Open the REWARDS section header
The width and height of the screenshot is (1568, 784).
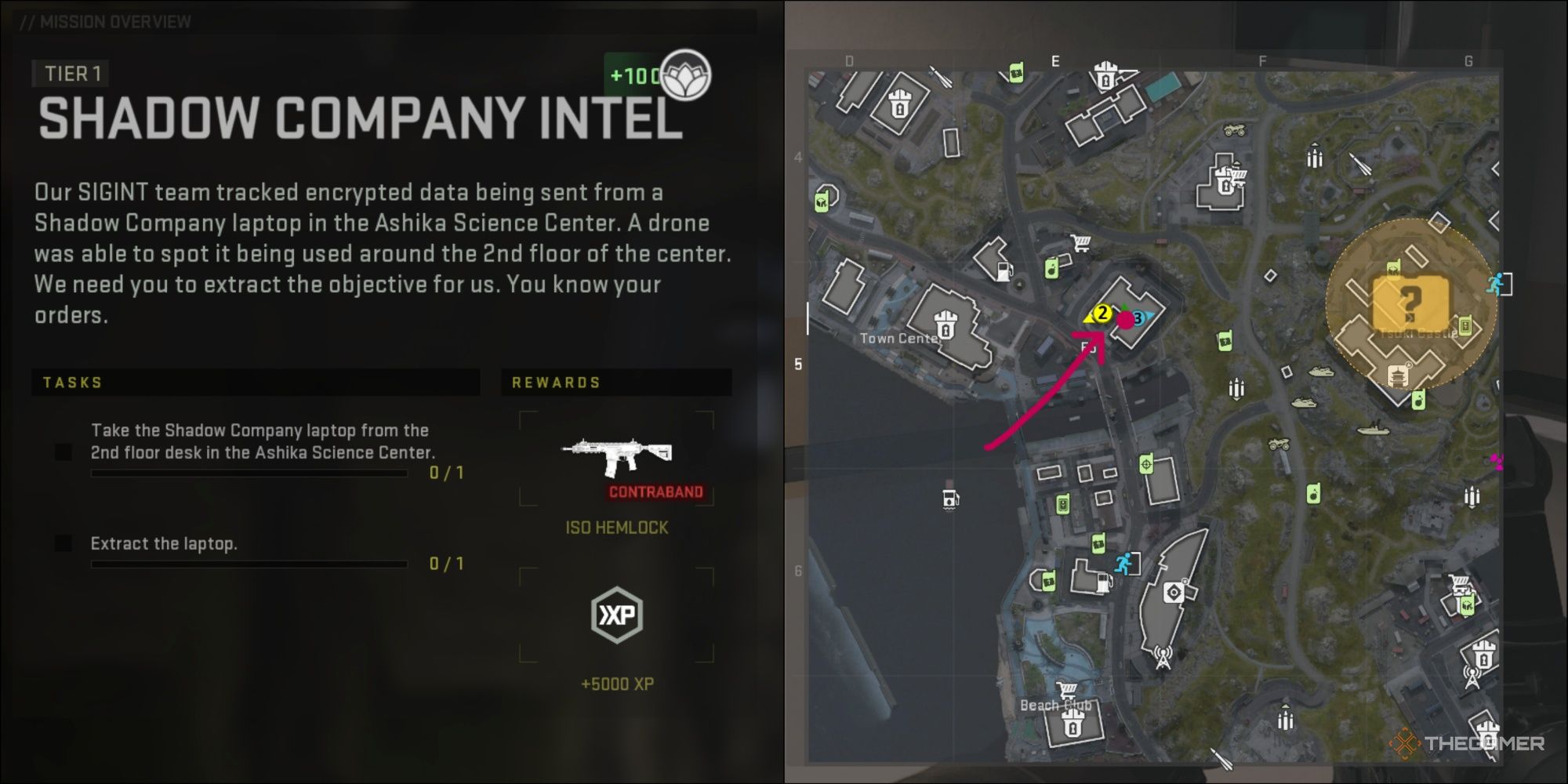click(556, 383)
